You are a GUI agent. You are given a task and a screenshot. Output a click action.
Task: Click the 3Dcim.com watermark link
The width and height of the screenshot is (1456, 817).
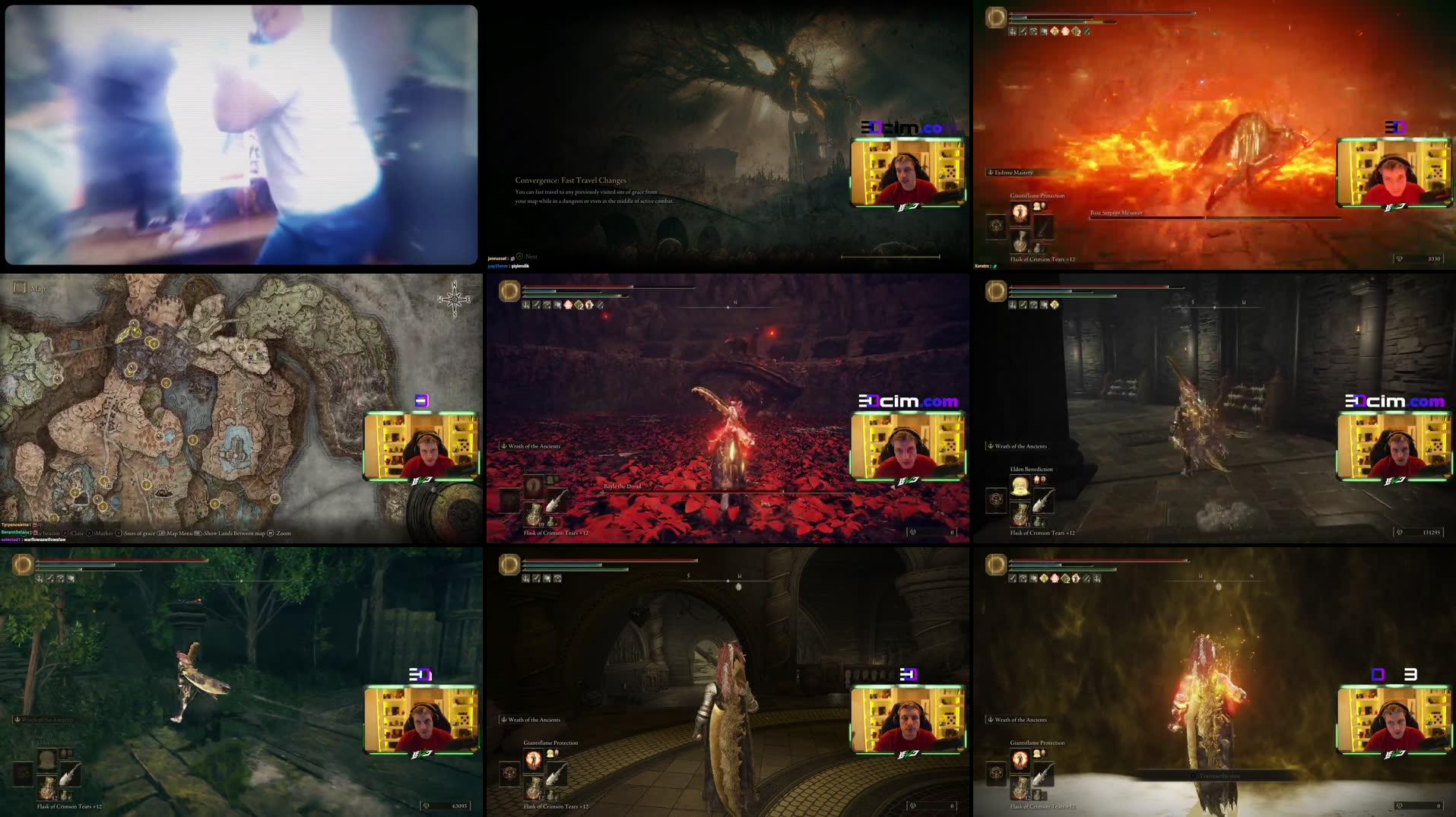point(906,401)
